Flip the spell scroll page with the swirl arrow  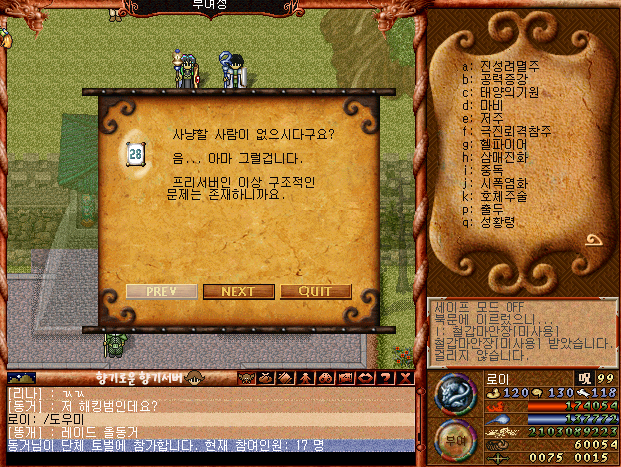(x=593, y=239)
